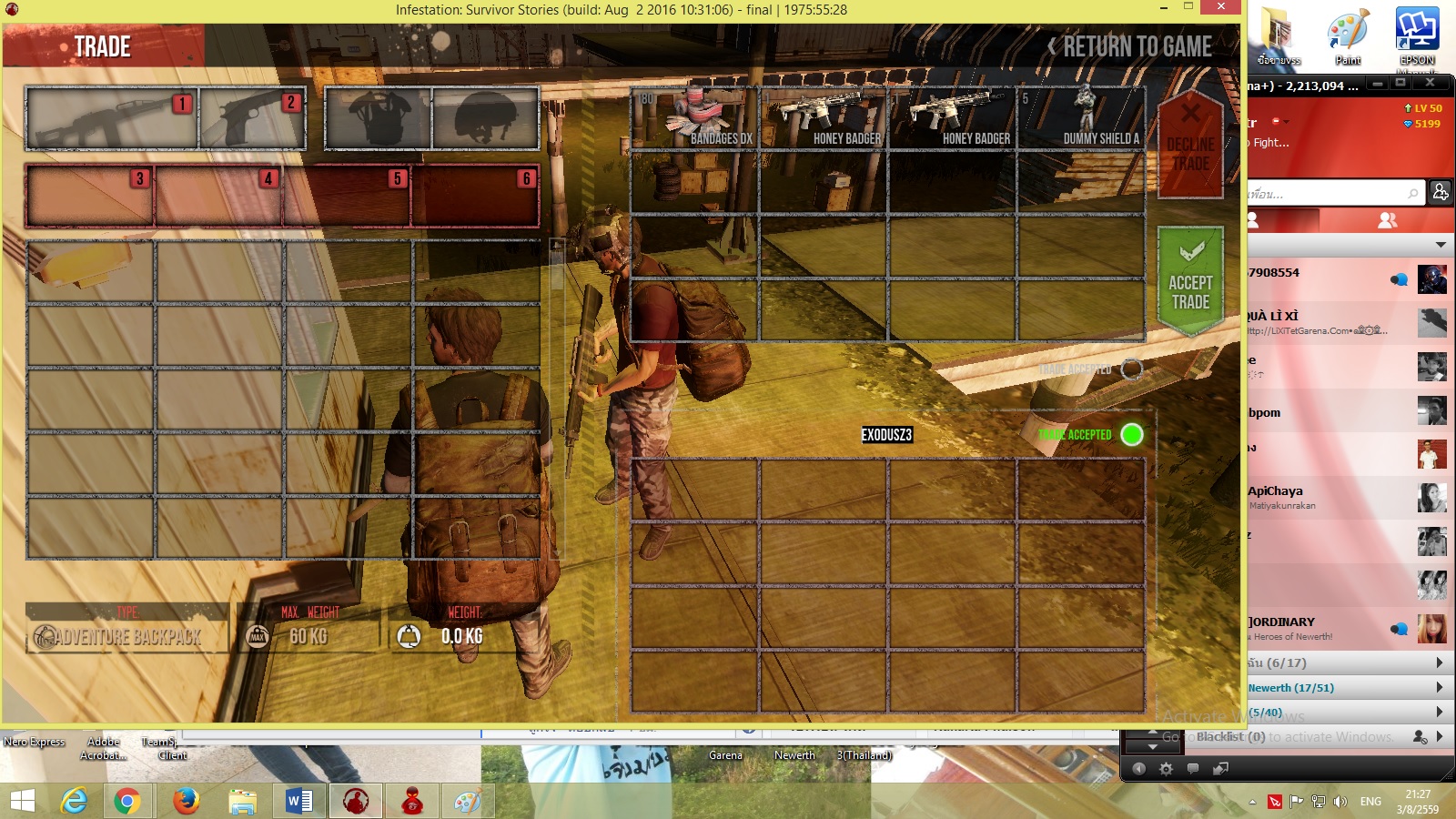Screen dimensions: 1456x819
Task: Accept the trade offer
Action: (x=1189, y=280)
